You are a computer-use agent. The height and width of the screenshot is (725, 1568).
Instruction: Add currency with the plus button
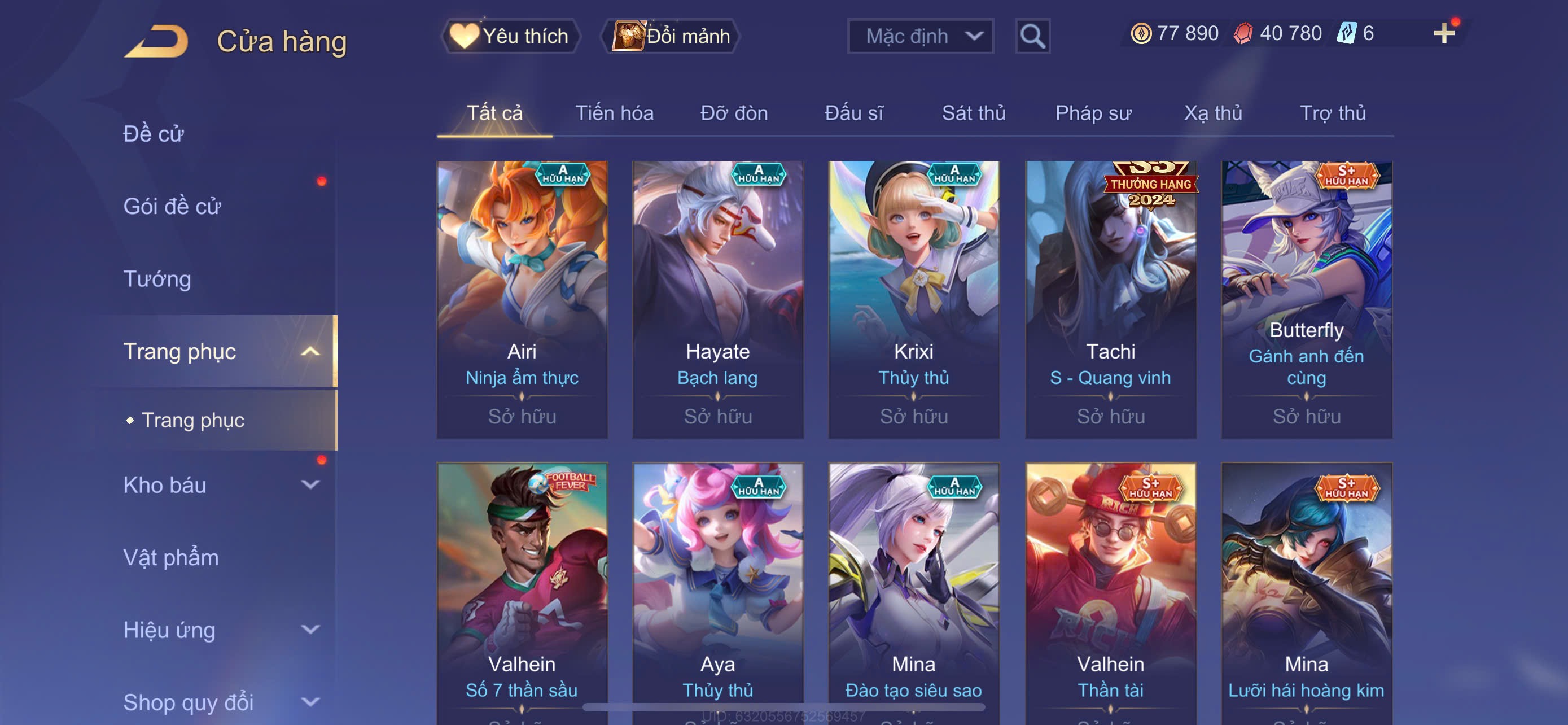pyautogui.click(x=1443, y=33)
